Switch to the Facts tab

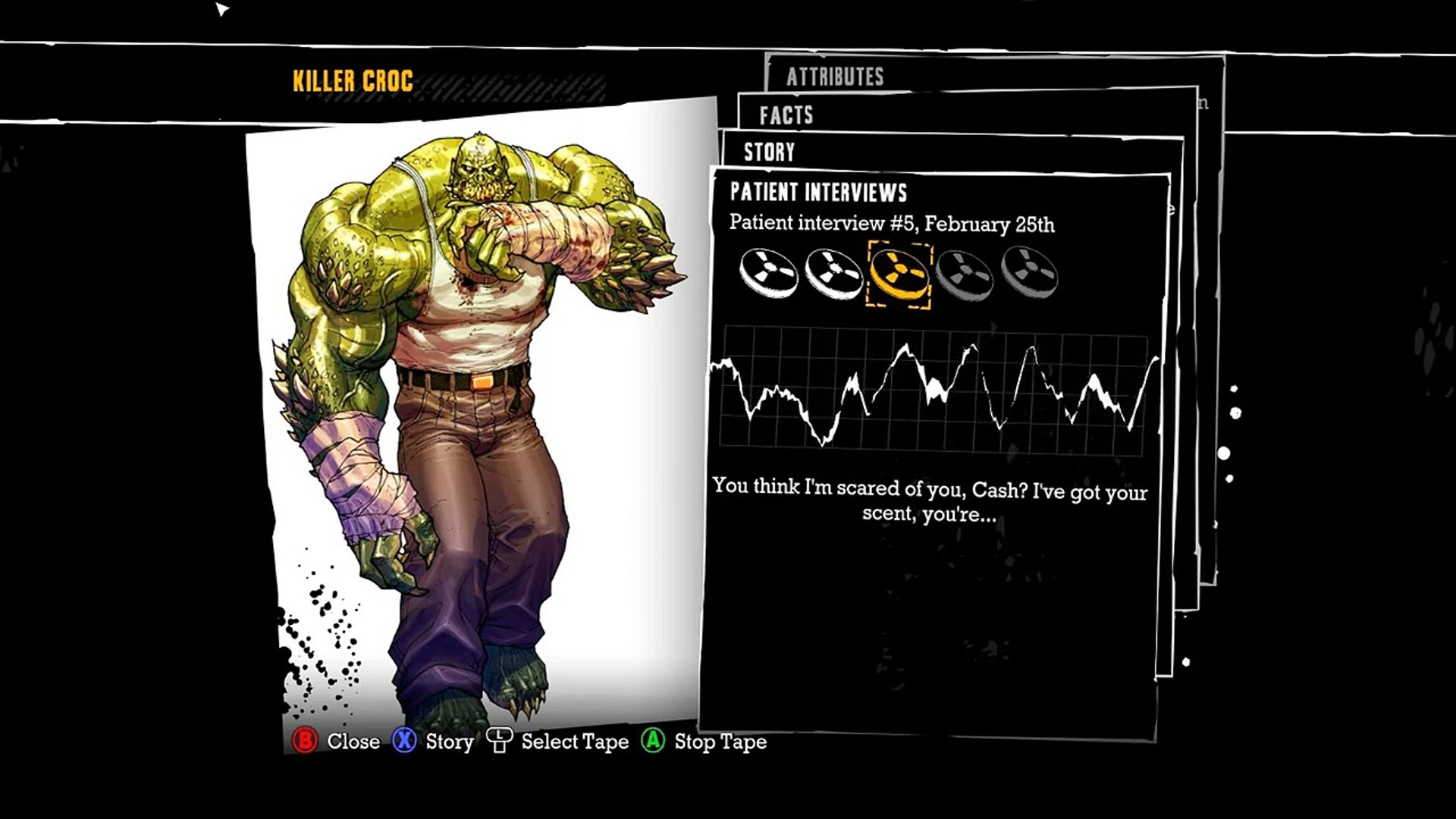click(x=786, y=115)
